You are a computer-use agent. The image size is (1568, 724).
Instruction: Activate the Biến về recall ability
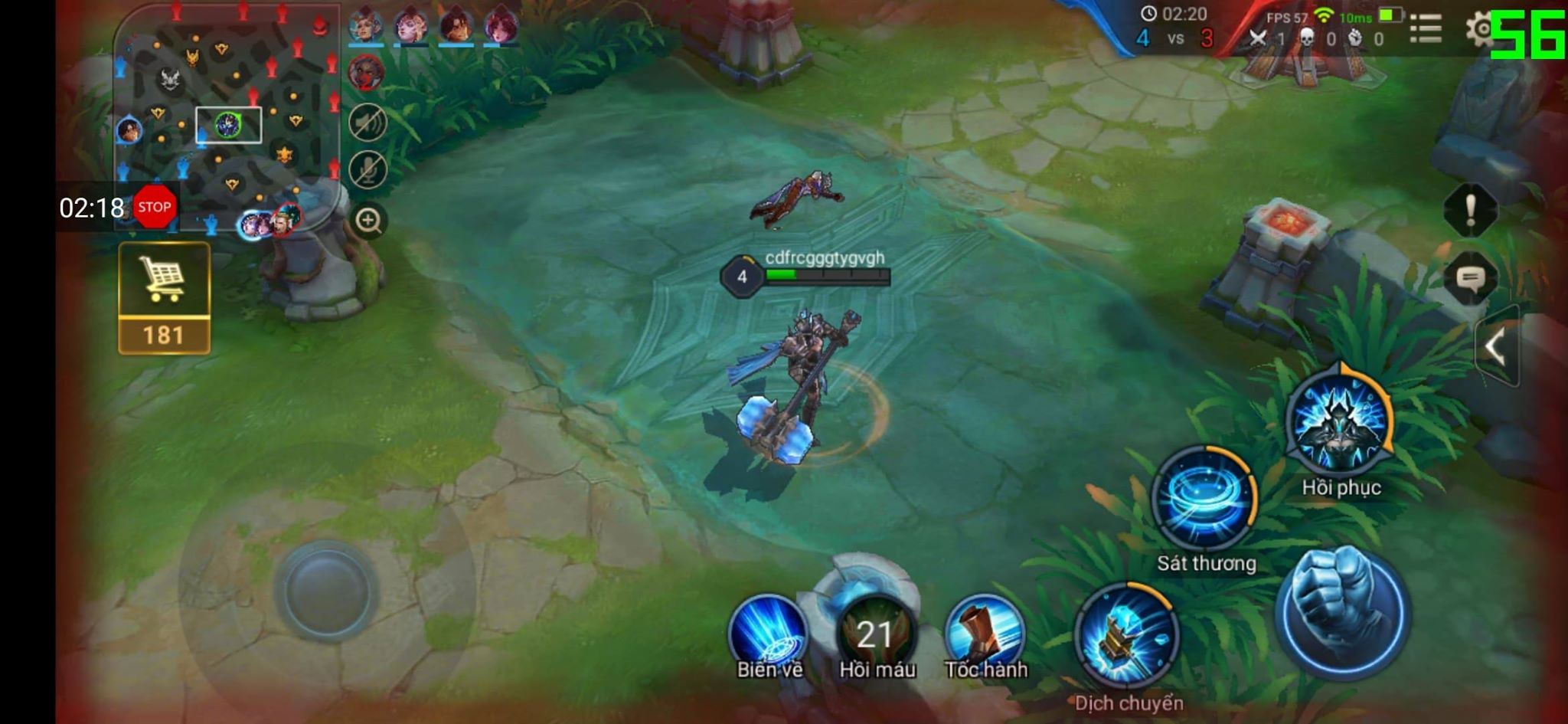click(x=769, y=633)
